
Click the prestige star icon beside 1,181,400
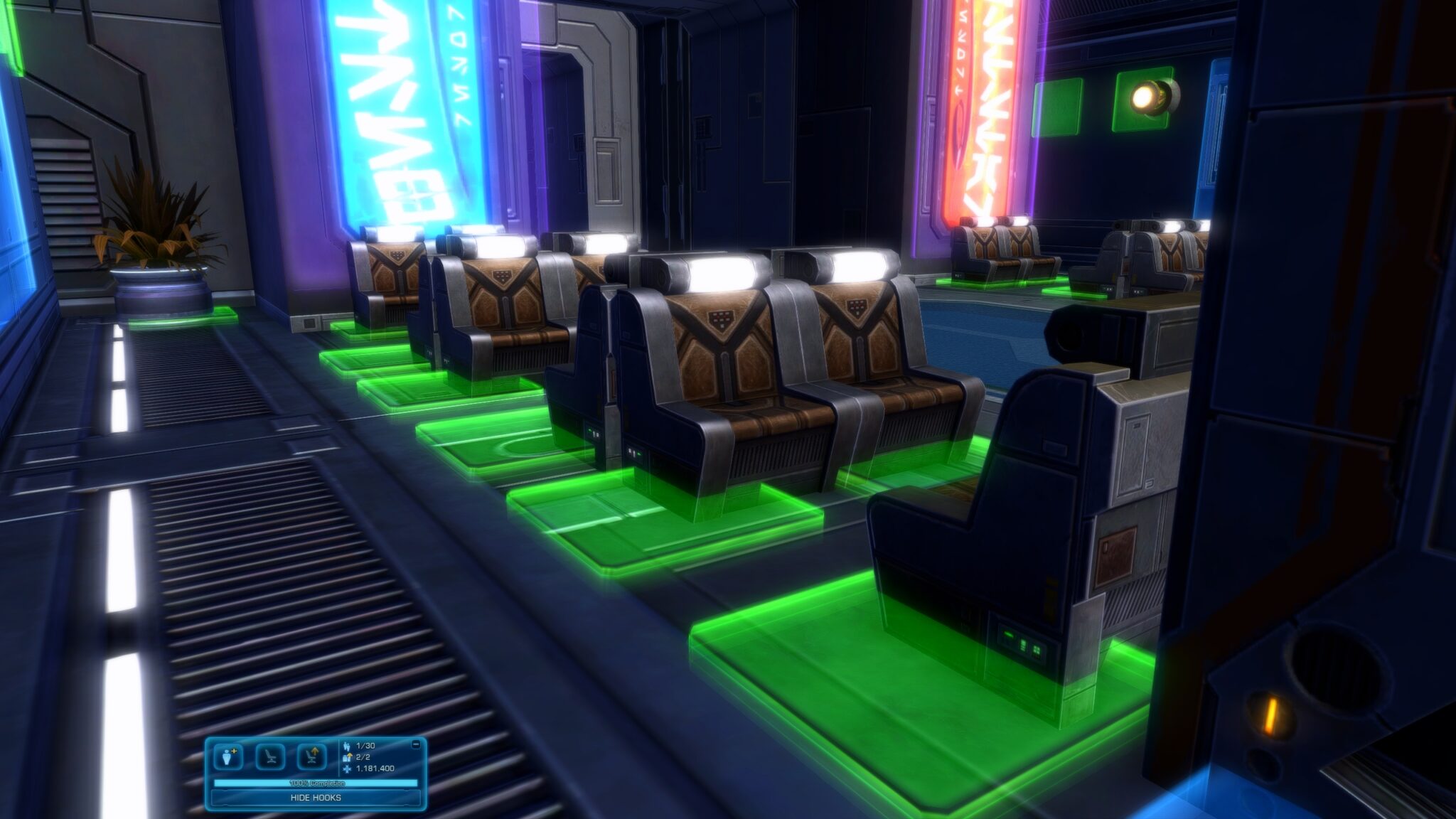pos(346,769)
